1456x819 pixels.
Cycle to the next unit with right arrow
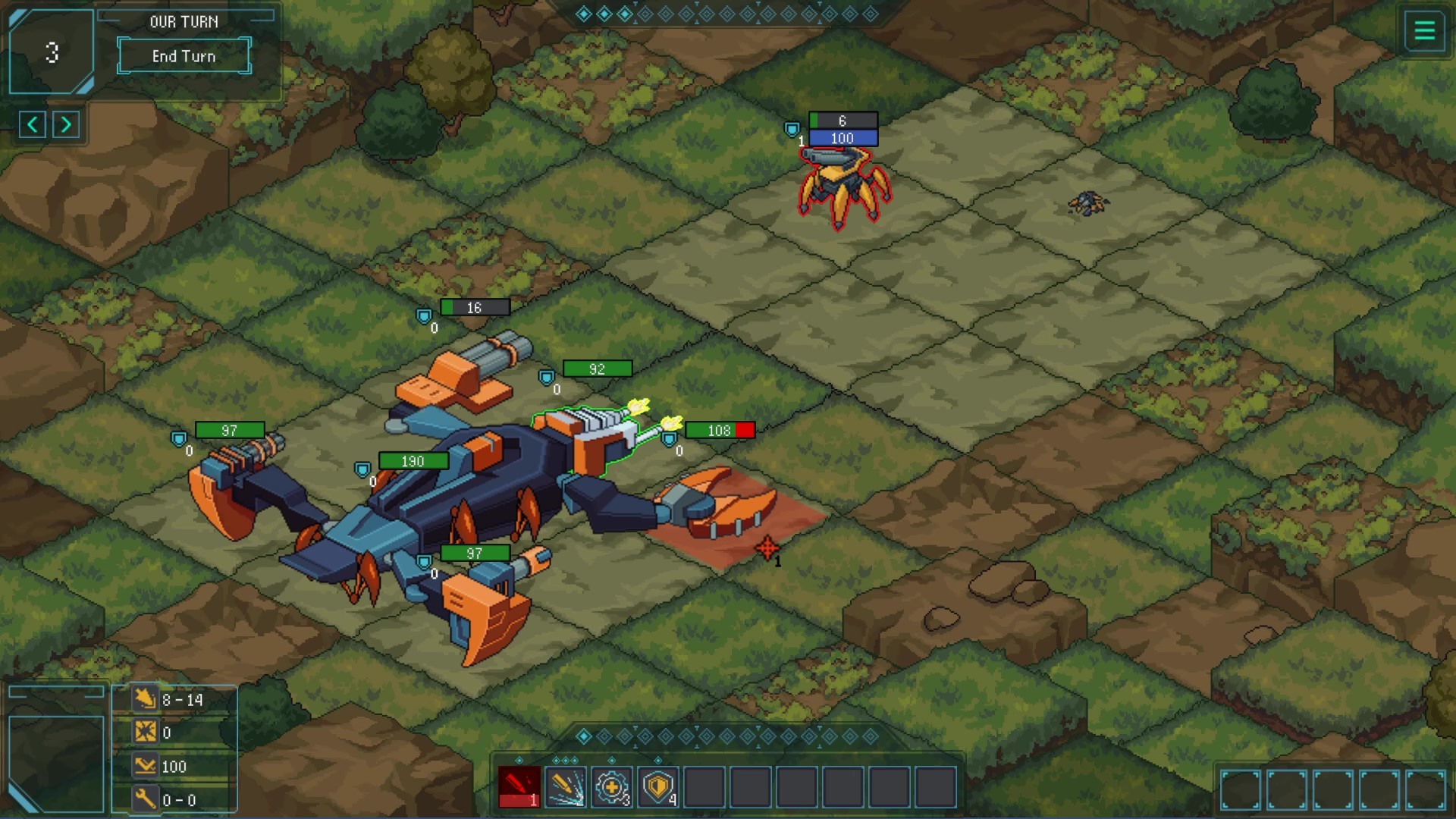(x=66, y=124)
